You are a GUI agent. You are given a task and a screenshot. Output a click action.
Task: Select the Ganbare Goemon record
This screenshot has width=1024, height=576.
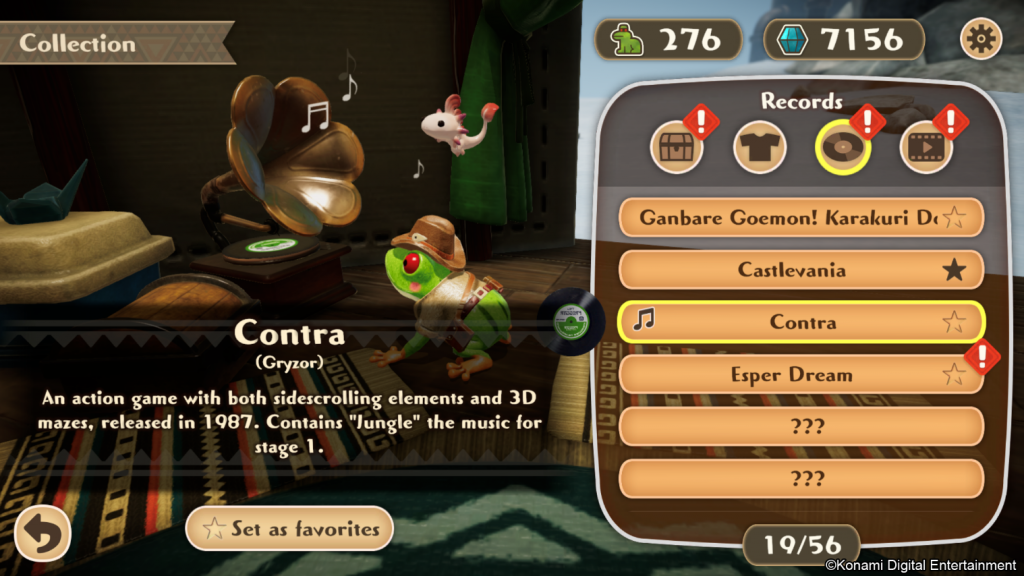[x=788, y=217]
